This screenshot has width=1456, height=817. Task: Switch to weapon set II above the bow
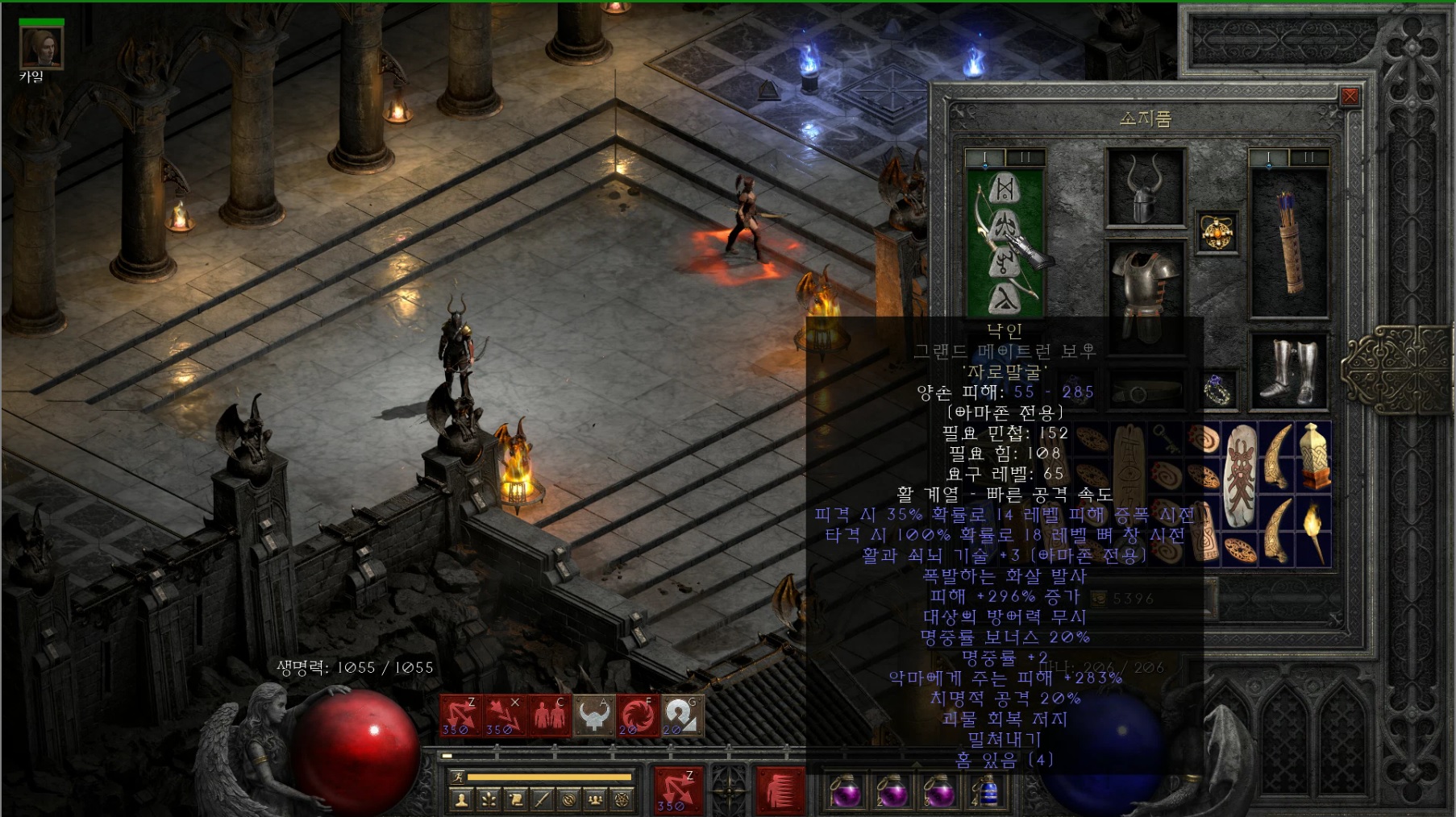tap(1025, 157)
